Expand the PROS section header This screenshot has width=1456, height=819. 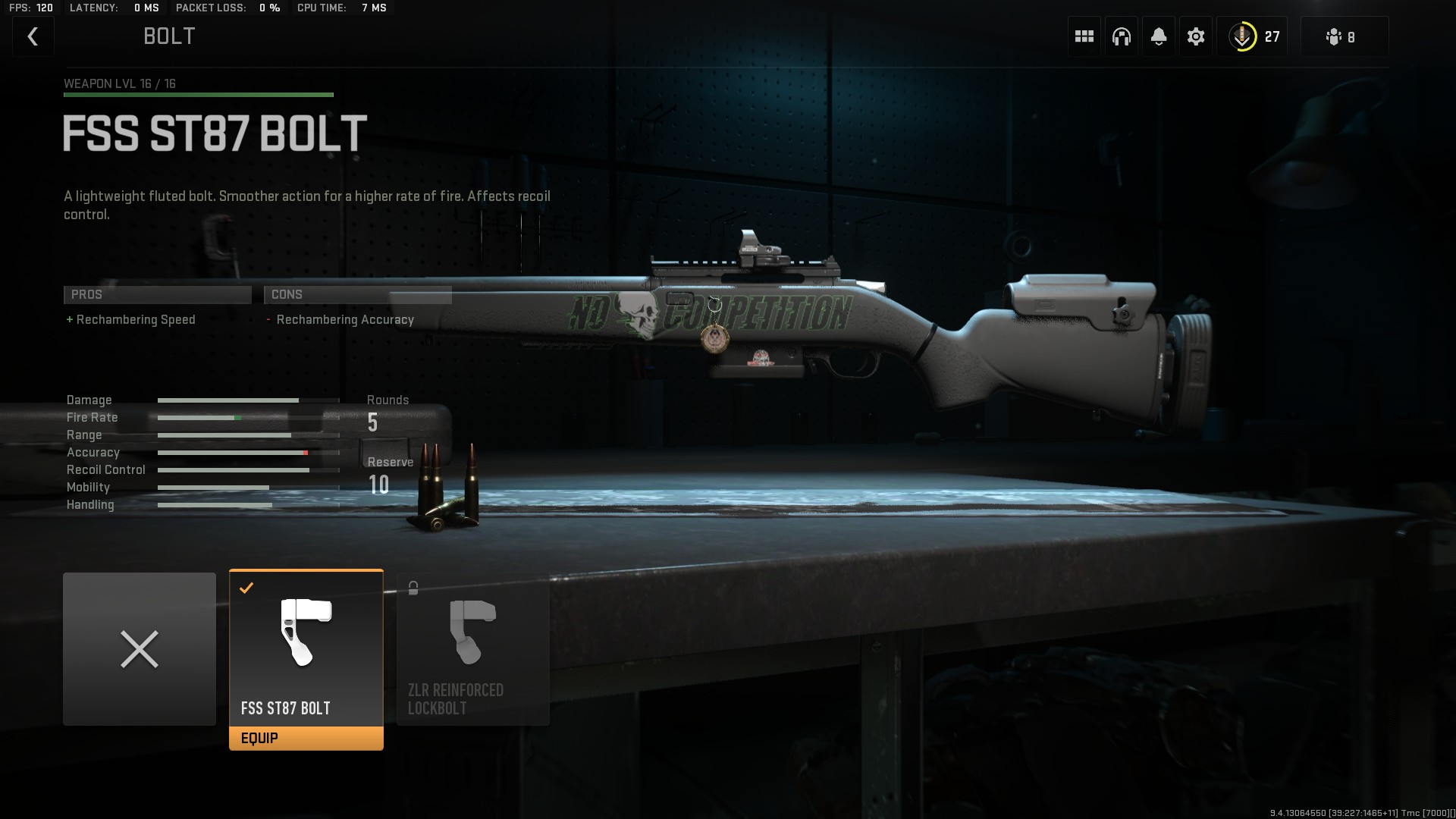click(x=157, y=294)
